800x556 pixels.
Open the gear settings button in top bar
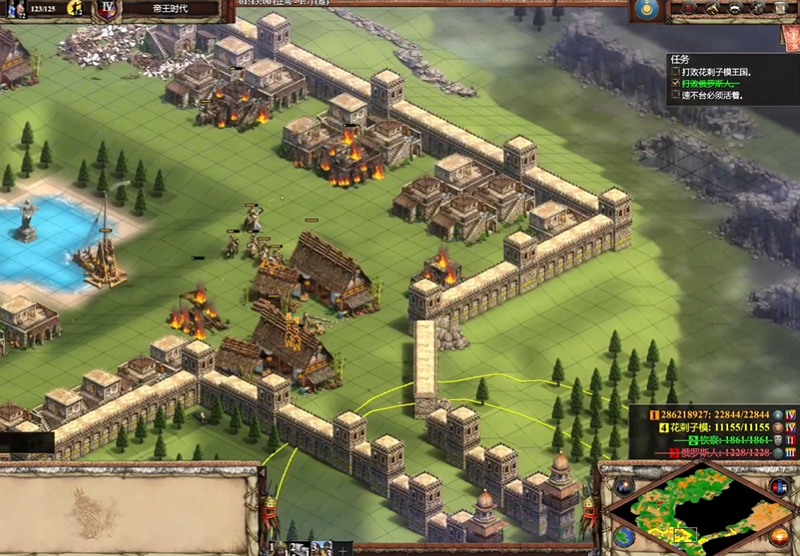coord(759,8)
